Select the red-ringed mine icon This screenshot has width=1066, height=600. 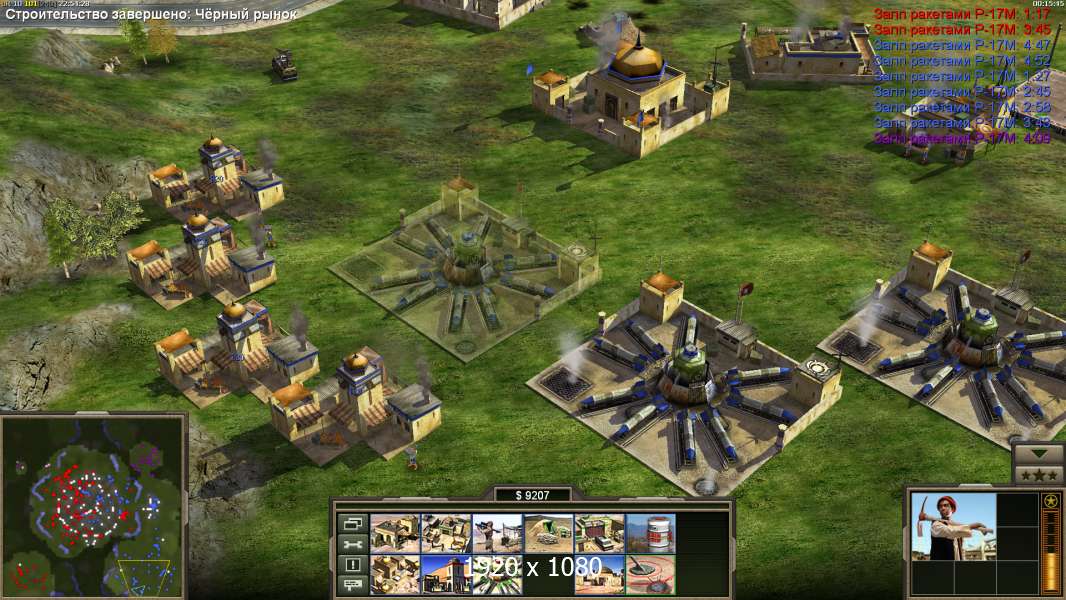coord(650,574)
